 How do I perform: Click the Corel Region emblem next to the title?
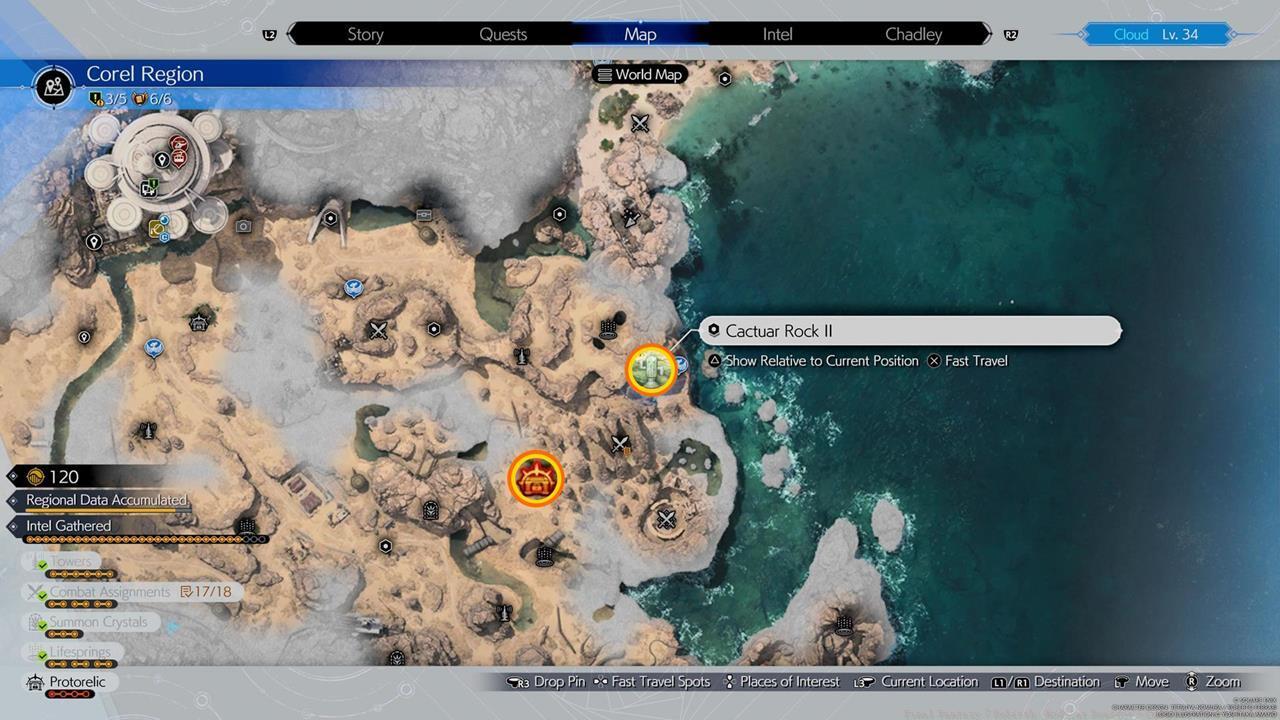point(53,86)
